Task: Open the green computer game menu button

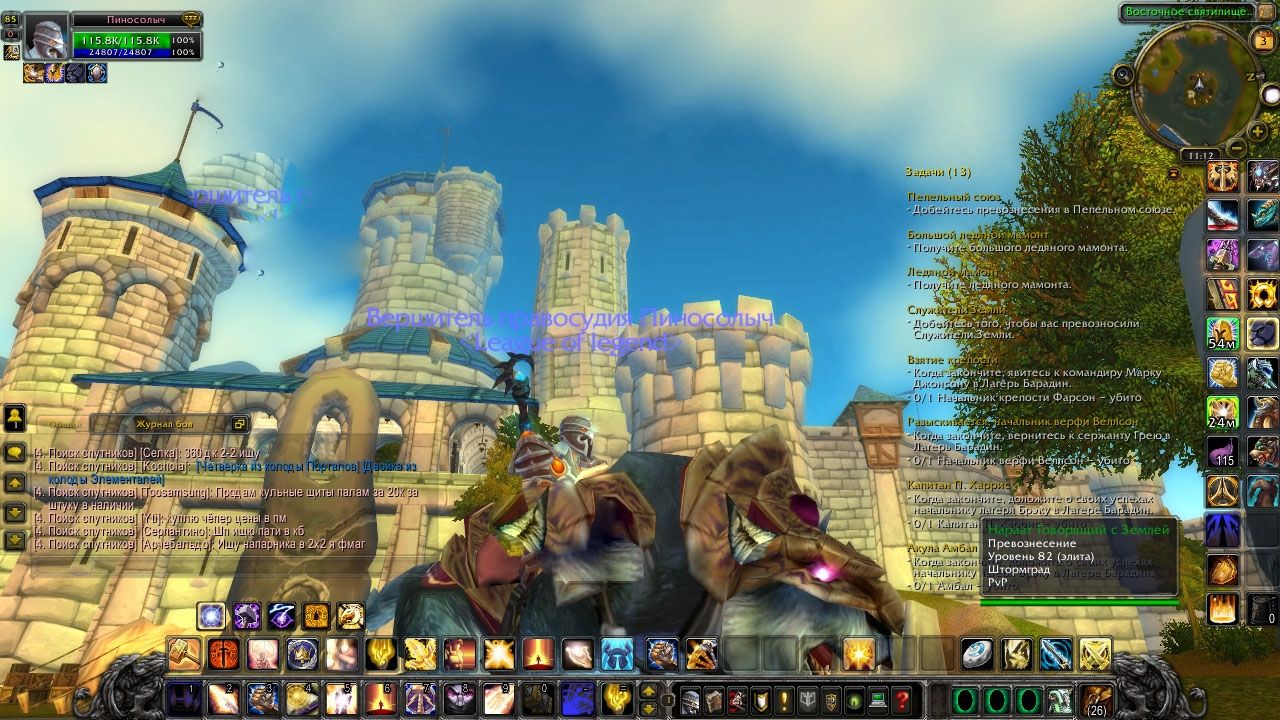Action: (878, 699)
